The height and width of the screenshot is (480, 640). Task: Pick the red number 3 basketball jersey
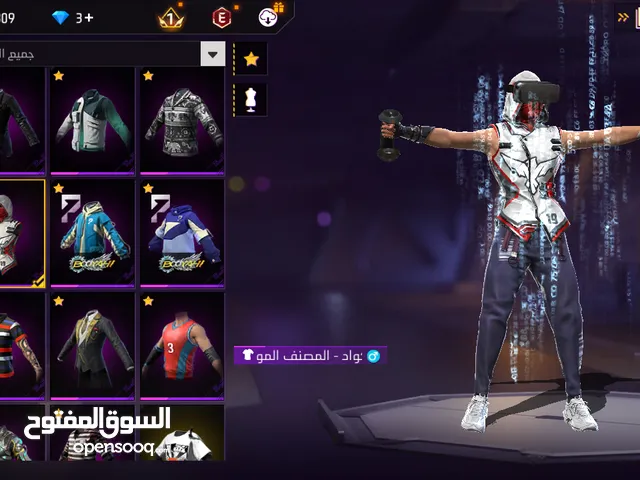pos(180,345)
